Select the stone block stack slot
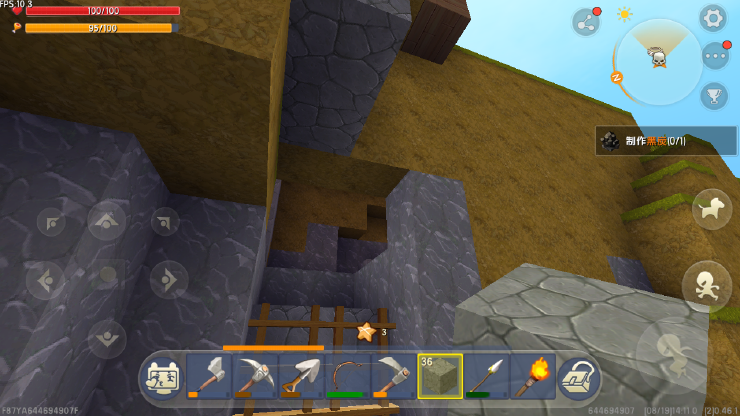This screenshot has width=740, height=416. 440,376
